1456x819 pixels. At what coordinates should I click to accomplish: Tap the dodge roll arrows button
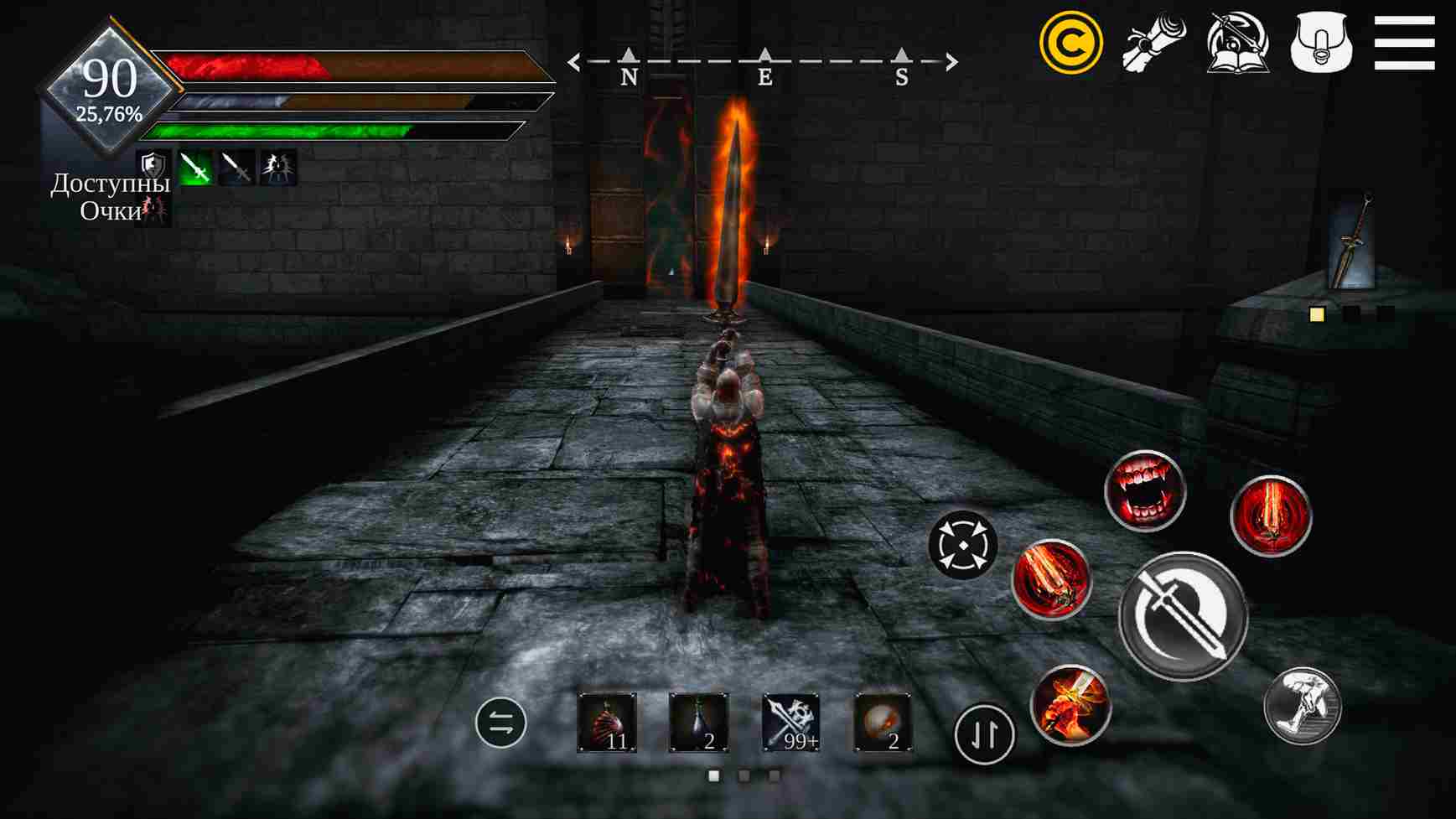point(964,545)
